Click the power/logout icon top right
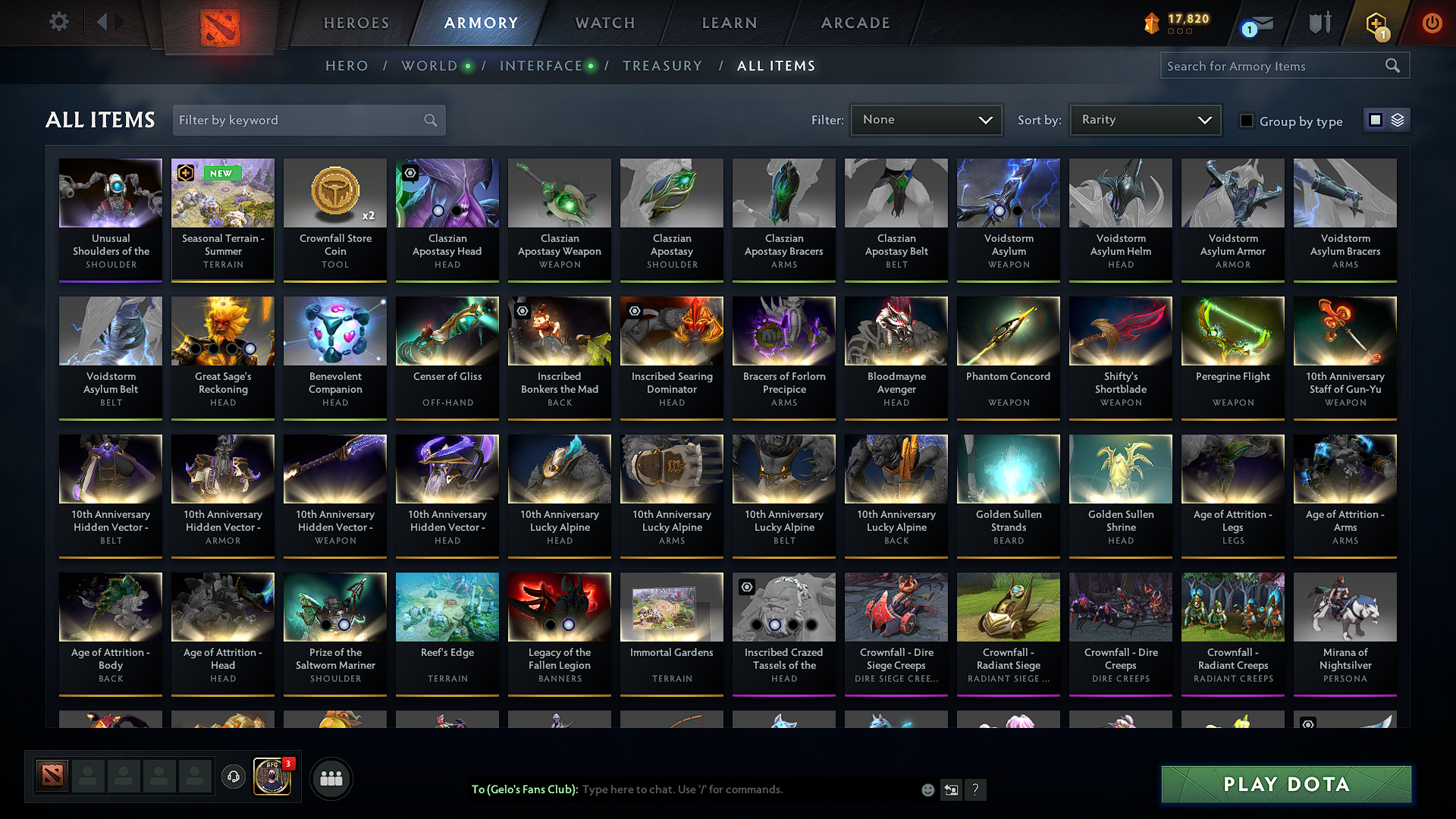This screenshot has width=1456, height=819. click(1432, 24)
